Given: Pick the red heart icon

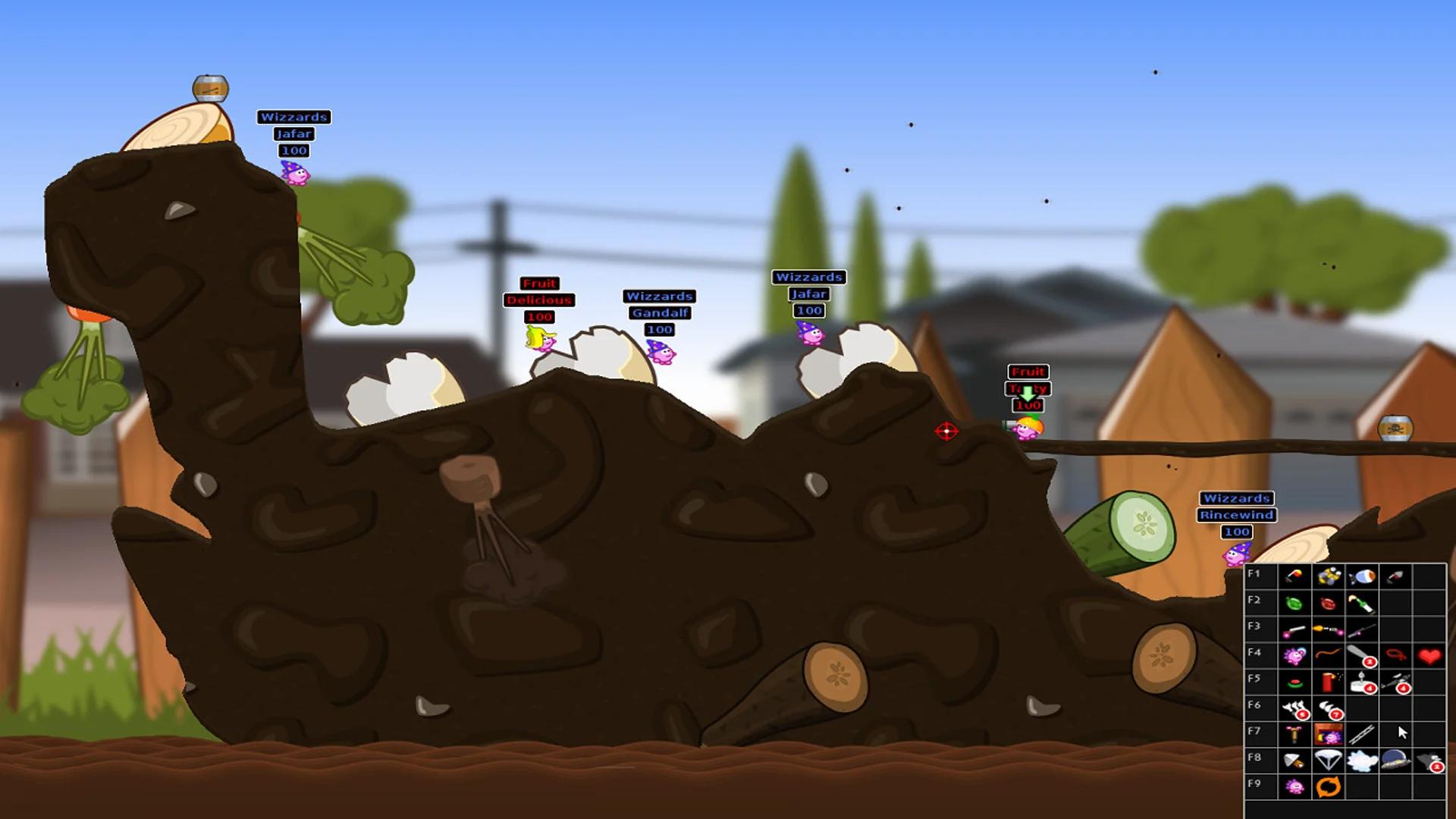Looking at the screenshot, I should click(1429, 655).
